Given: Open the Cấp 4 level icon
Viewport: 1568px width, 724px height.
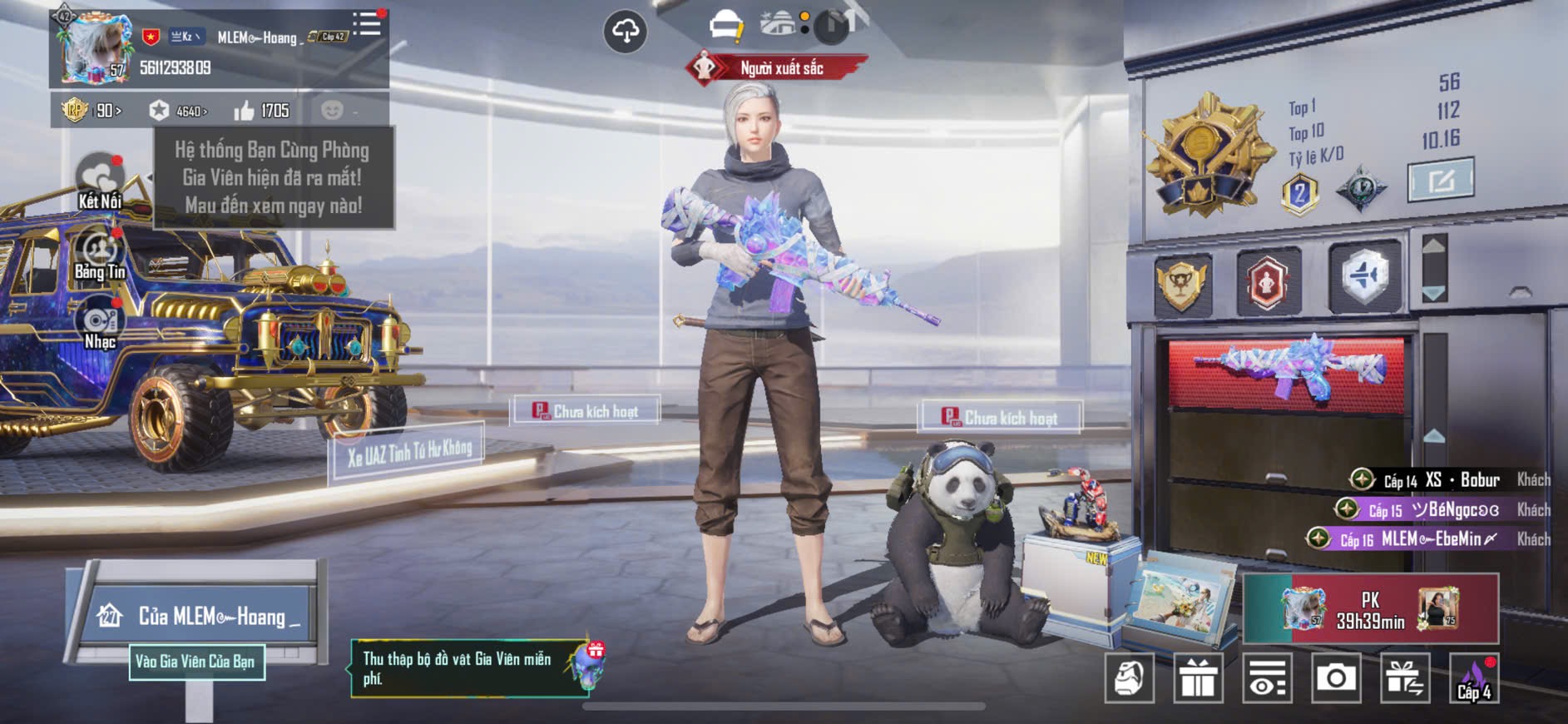Looking at the screenshot, I should point(1474,678).
